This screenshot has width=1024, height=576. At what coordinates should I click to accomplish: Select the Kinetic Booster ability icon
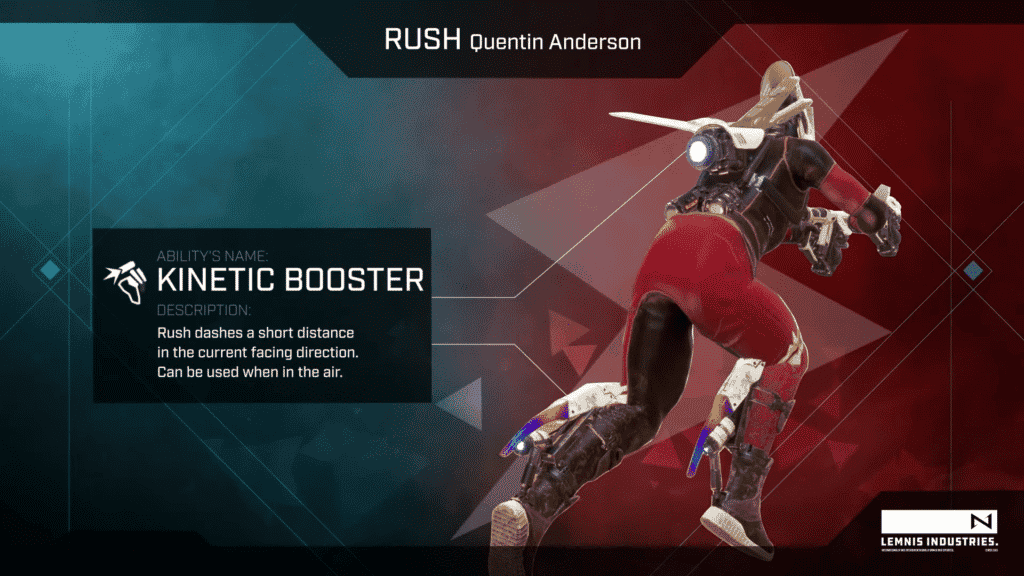point(127,280)
